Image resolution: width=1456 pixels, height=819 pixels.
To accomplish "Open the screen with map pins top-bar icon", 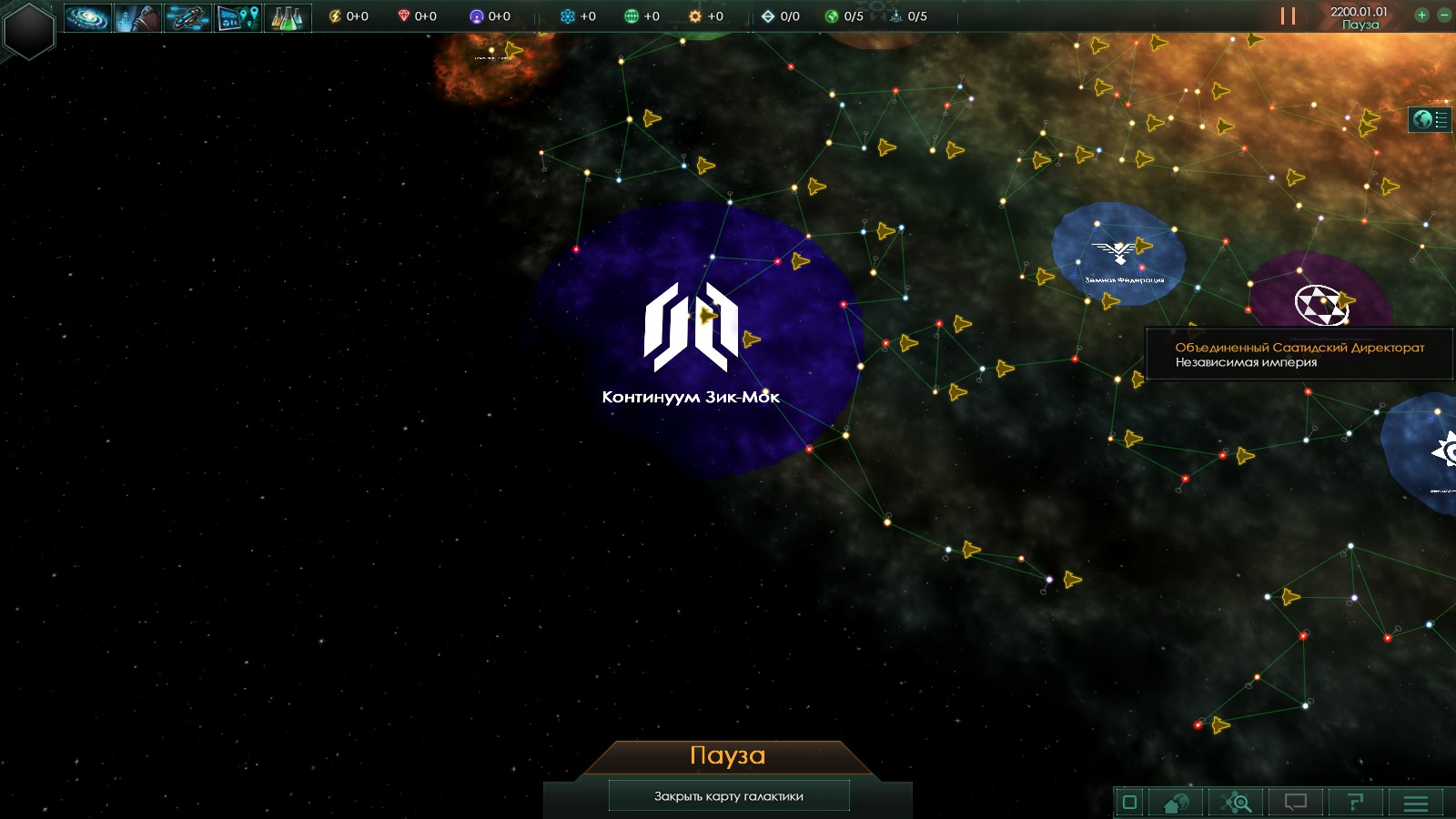I will (238, 17).
